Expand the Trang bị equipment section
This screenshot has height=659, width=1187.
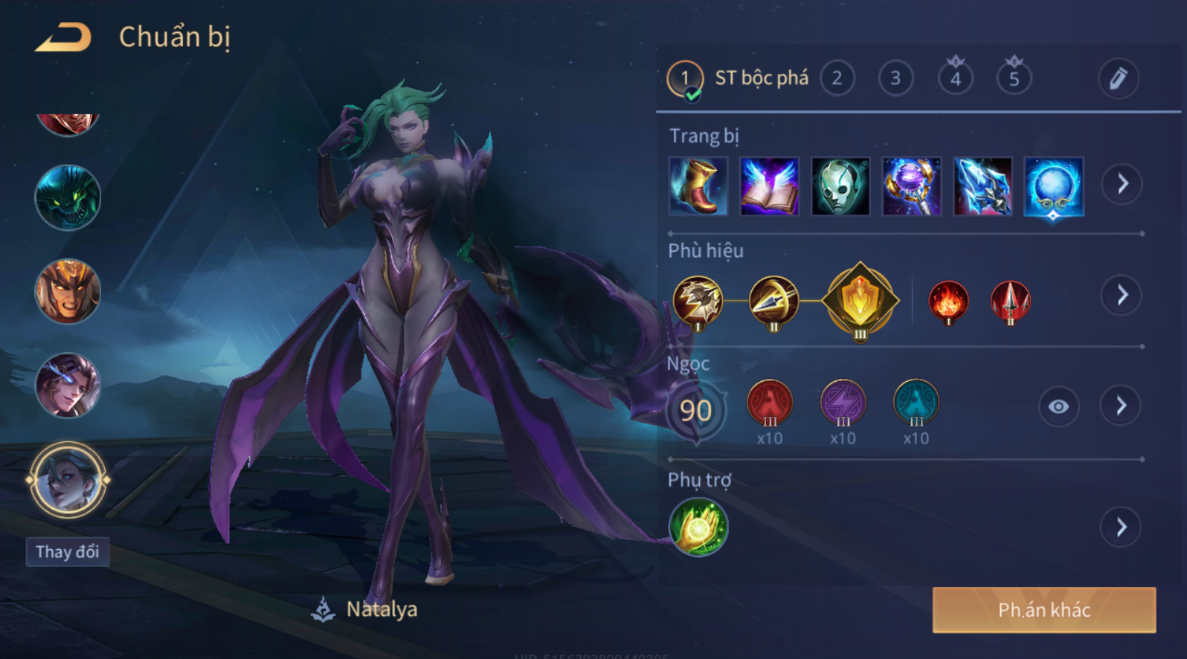coord(1121,185)
